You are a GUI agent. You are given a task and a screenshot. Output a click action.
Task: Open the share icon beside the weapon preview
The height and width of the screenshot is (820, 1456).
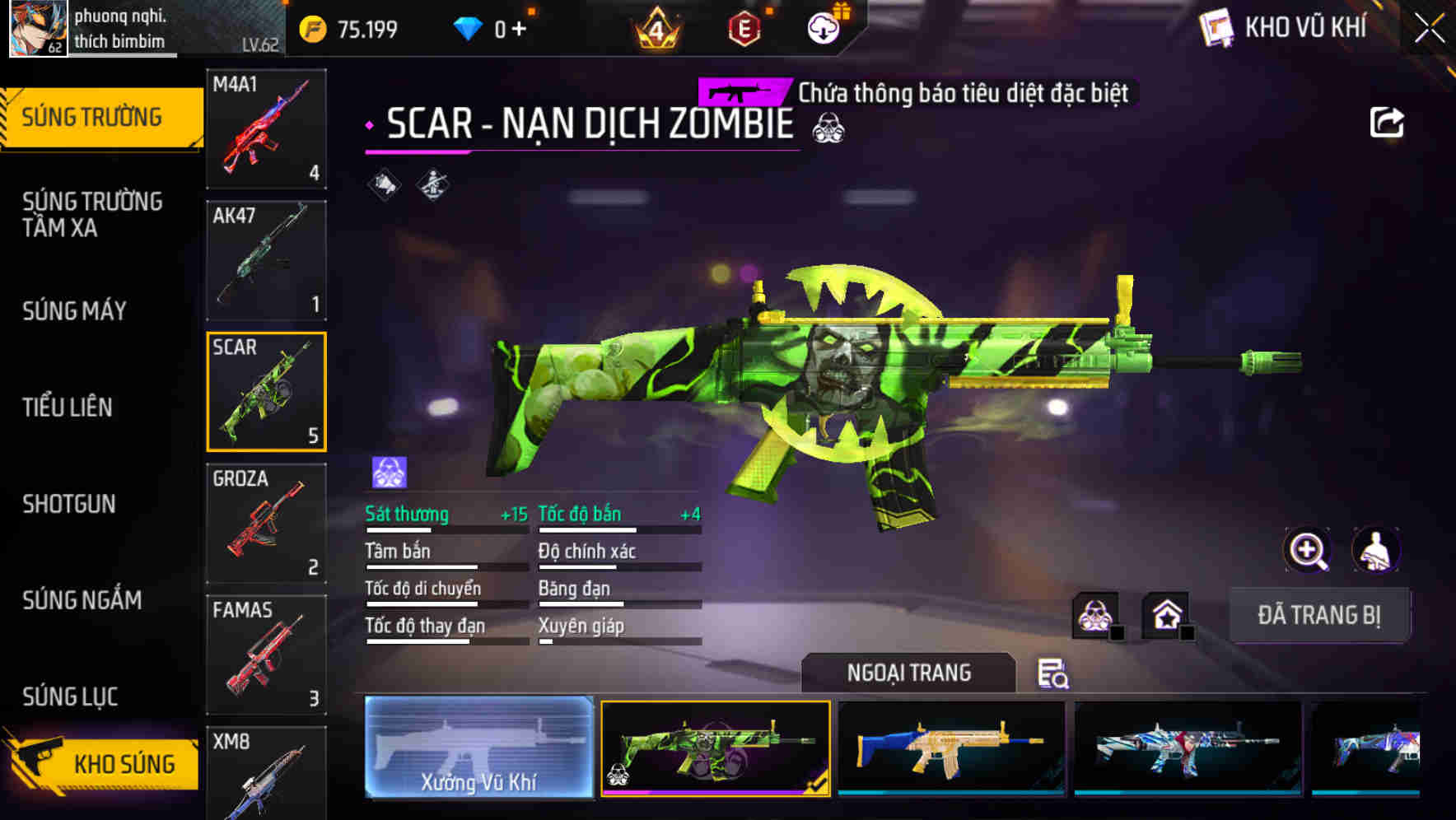tap(1388, 122)
